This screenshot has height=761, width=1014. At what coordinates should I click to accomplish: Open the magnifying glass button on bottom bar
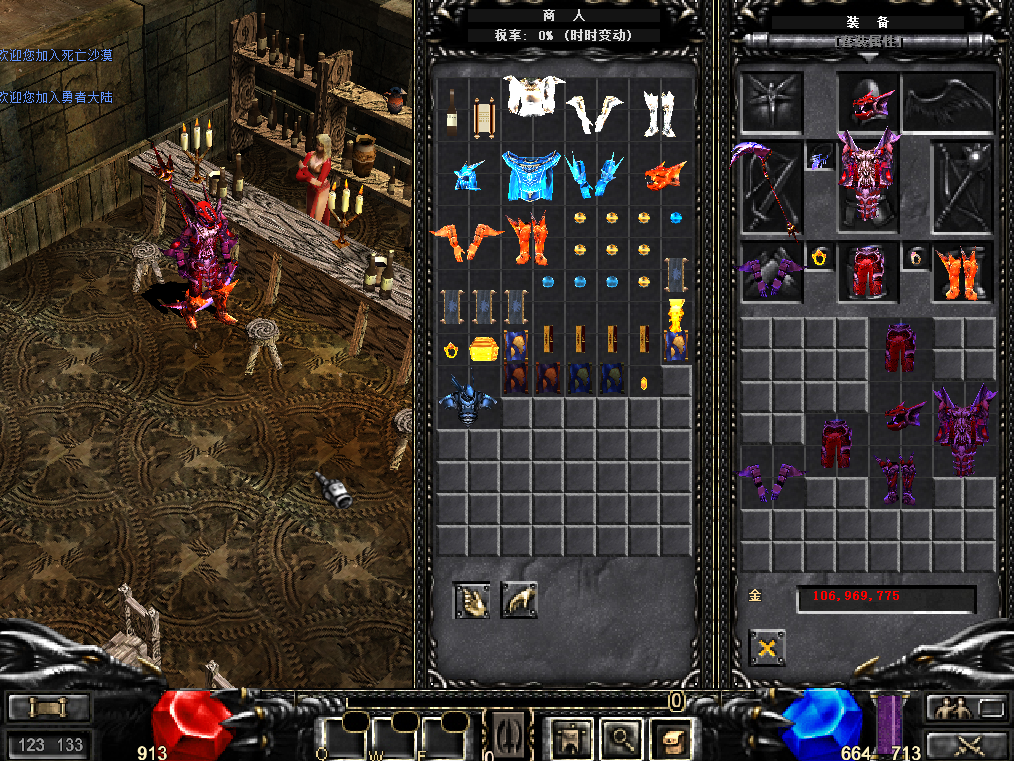coord(622,739)
